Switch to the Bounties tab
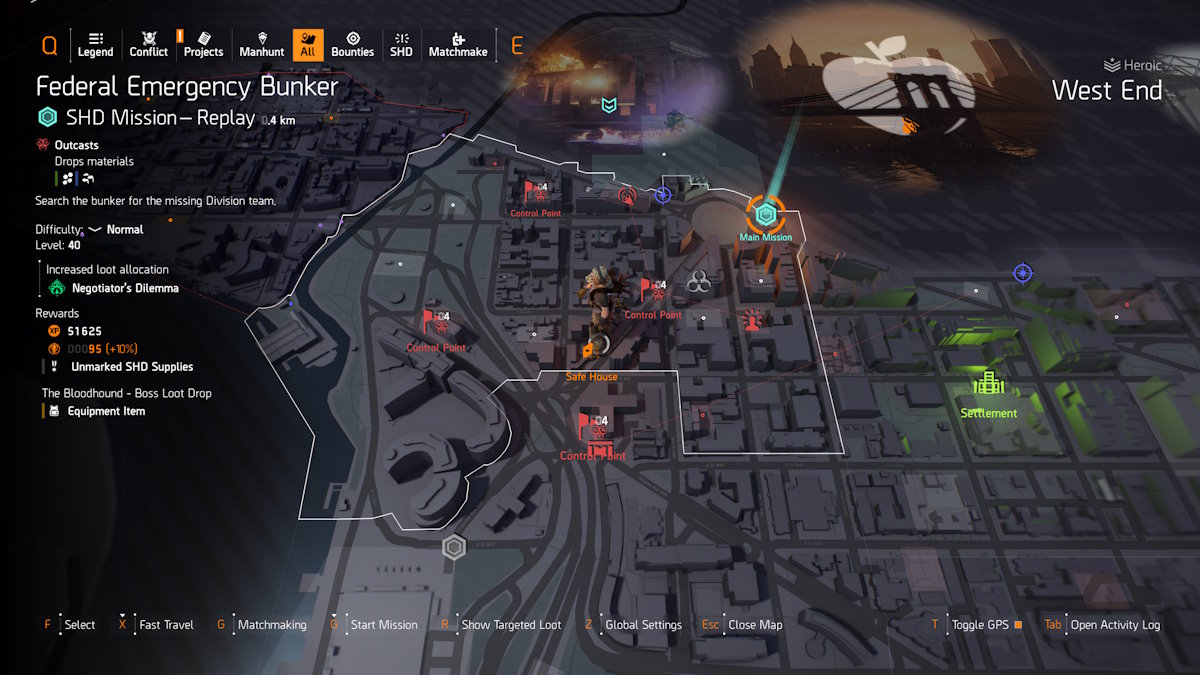 coord(352,44)
